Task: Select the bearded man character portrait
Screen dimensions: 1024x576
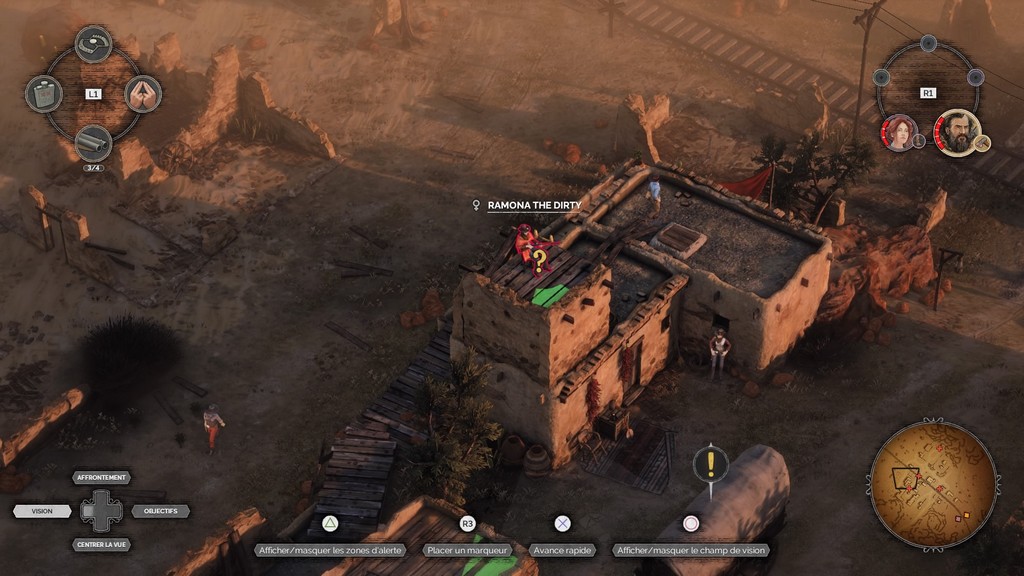Action: point(957,132)
